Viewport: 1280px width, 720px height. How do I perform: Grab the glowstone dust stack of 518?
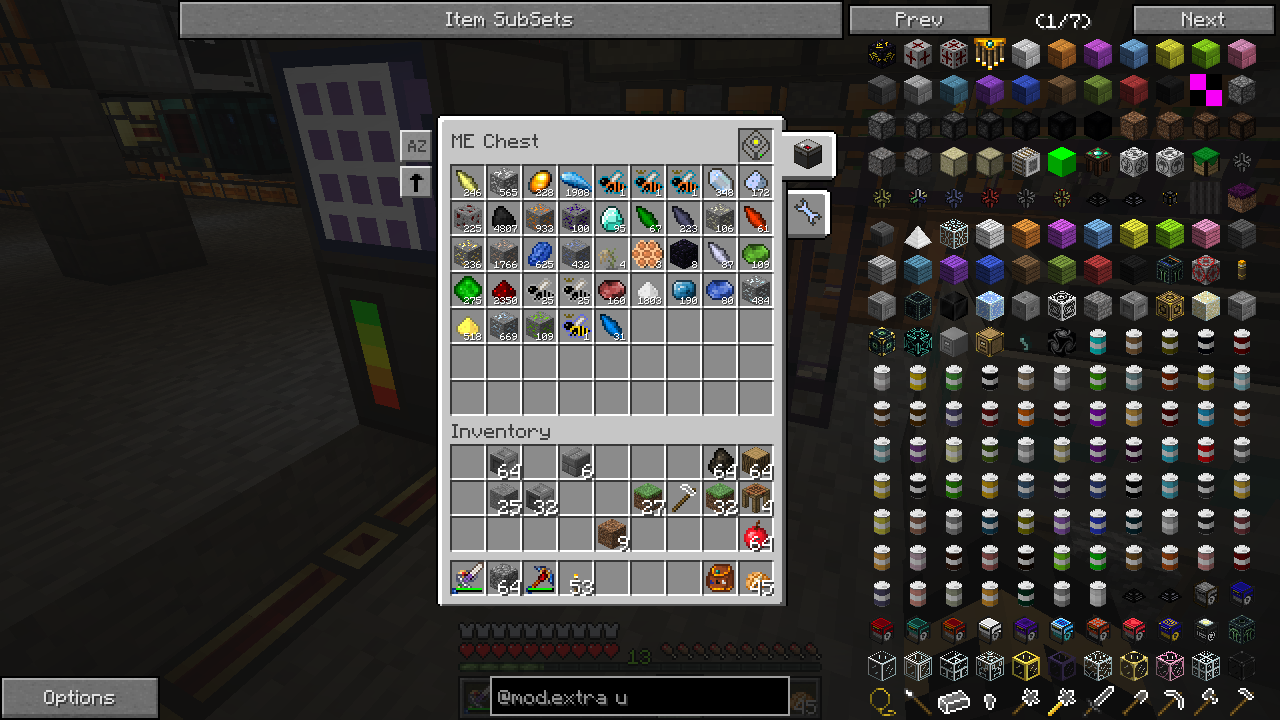pos(468,327)
